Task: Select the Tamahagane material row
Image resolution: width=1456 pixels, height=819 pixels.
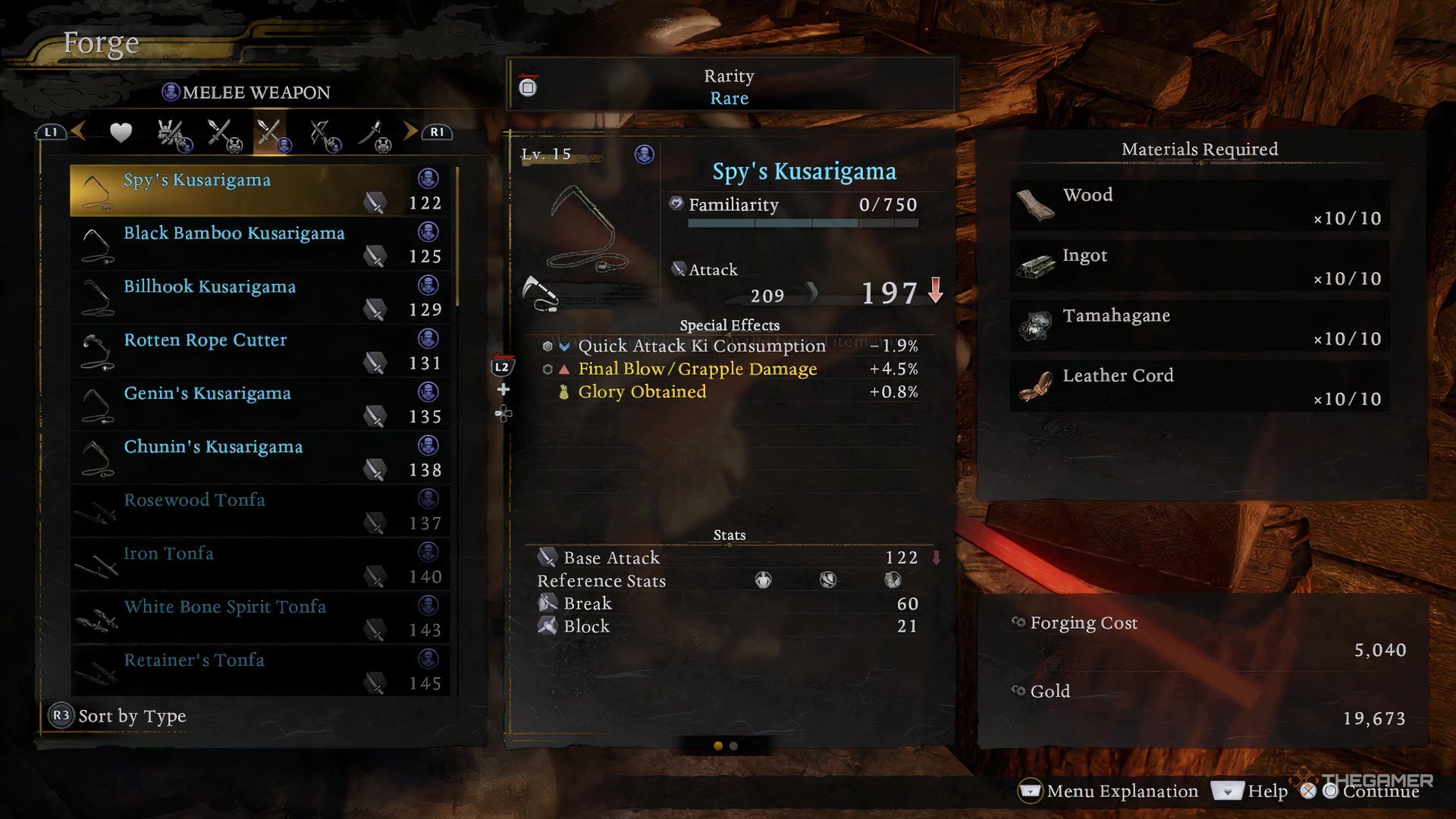Action: click(1199, 326)
